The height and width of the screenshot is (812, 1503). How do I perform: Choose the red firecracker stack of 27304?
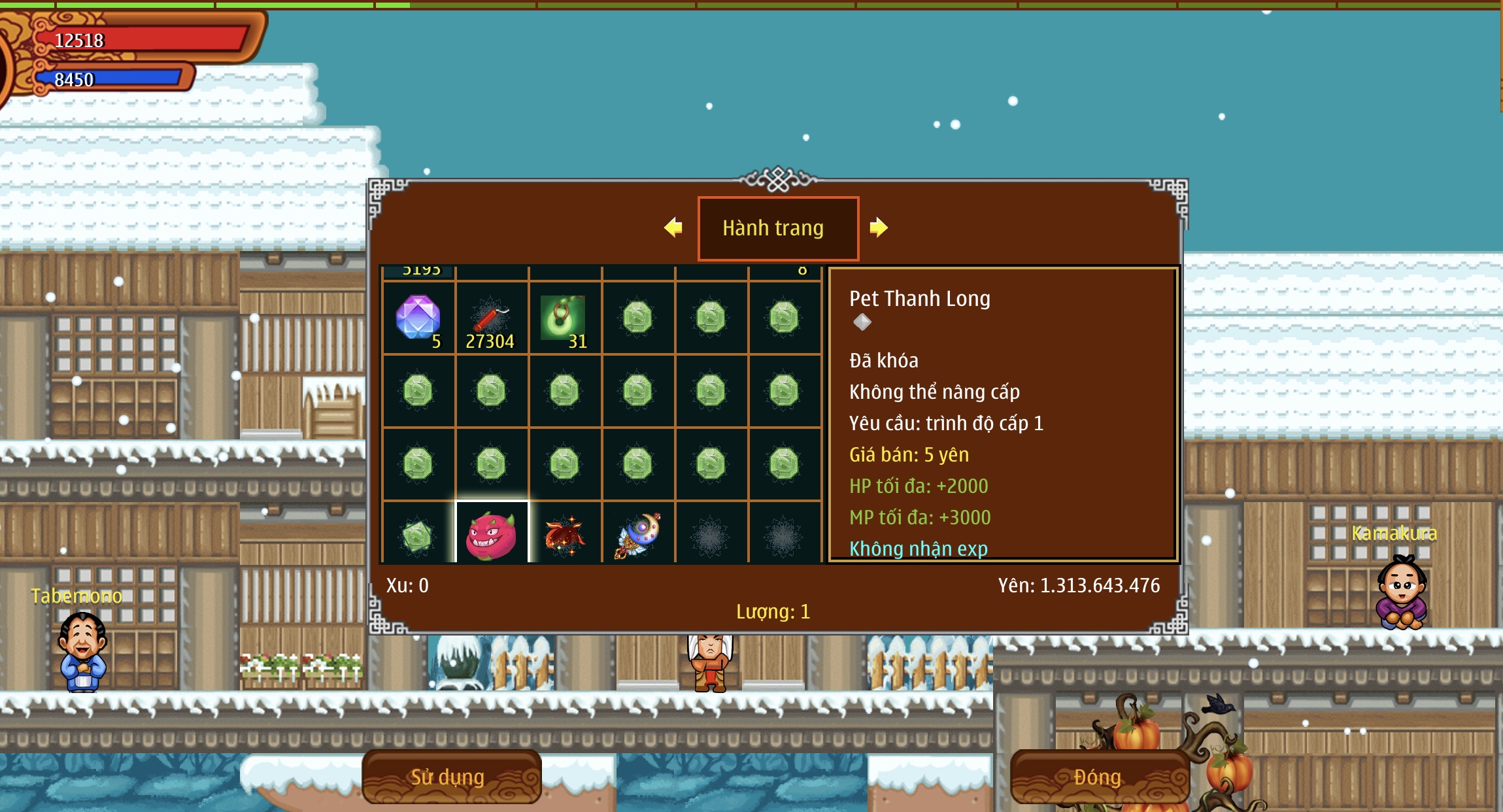(x=491, y=318)
